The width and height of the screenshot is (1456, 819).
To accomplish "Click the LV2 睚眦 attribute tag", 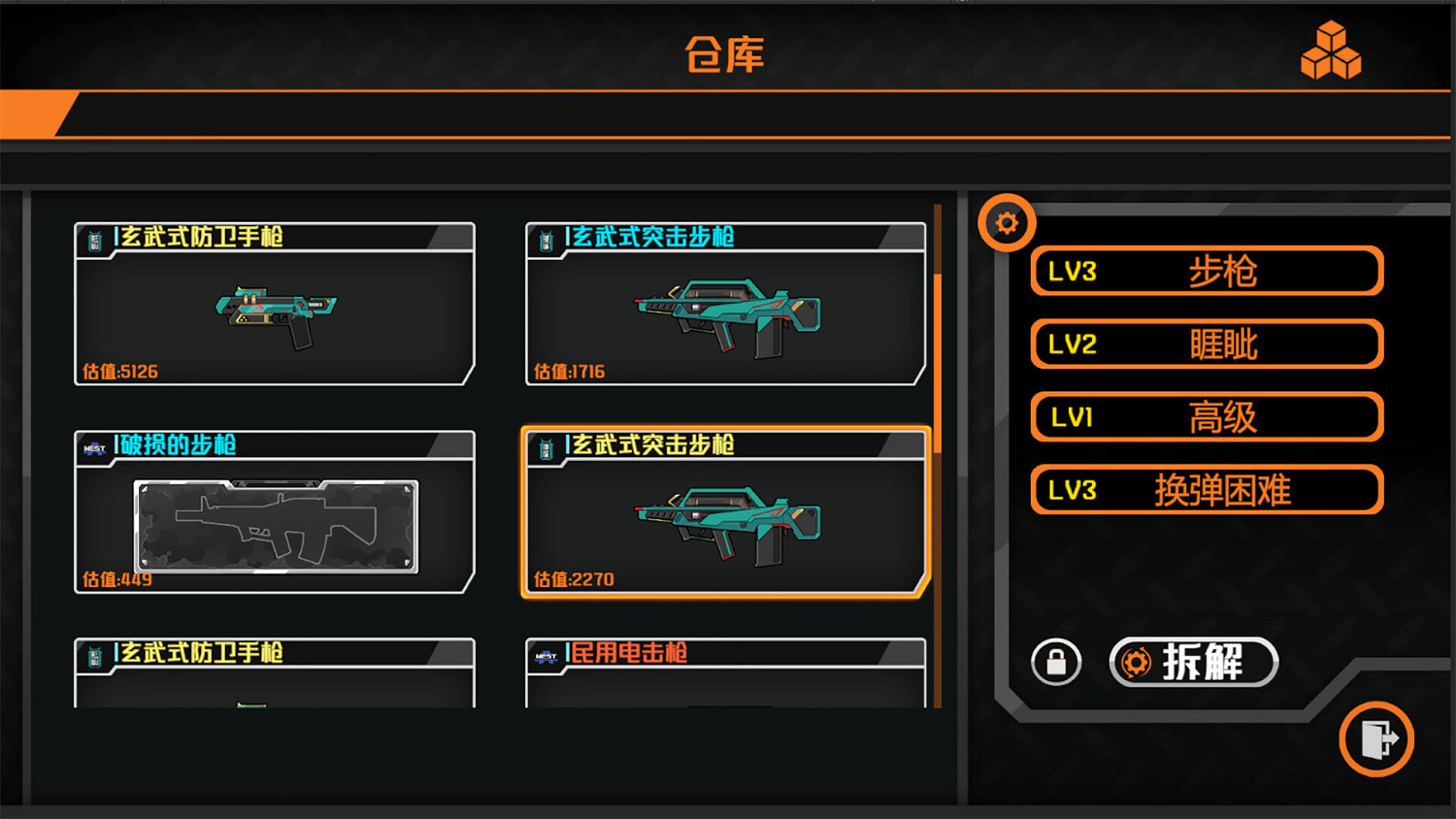I will 1206,344.
